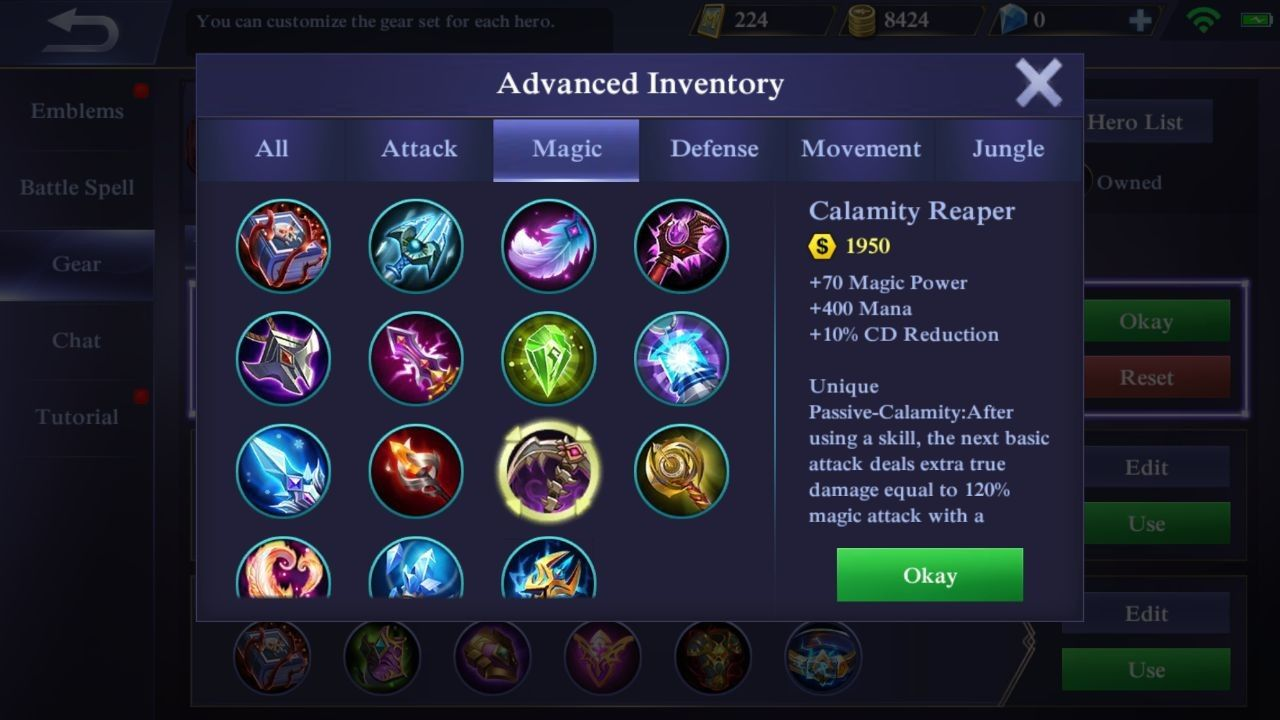1280x720 pixels.
Task: Choose the blue trident item icon
Action: (x=416, y=246)
